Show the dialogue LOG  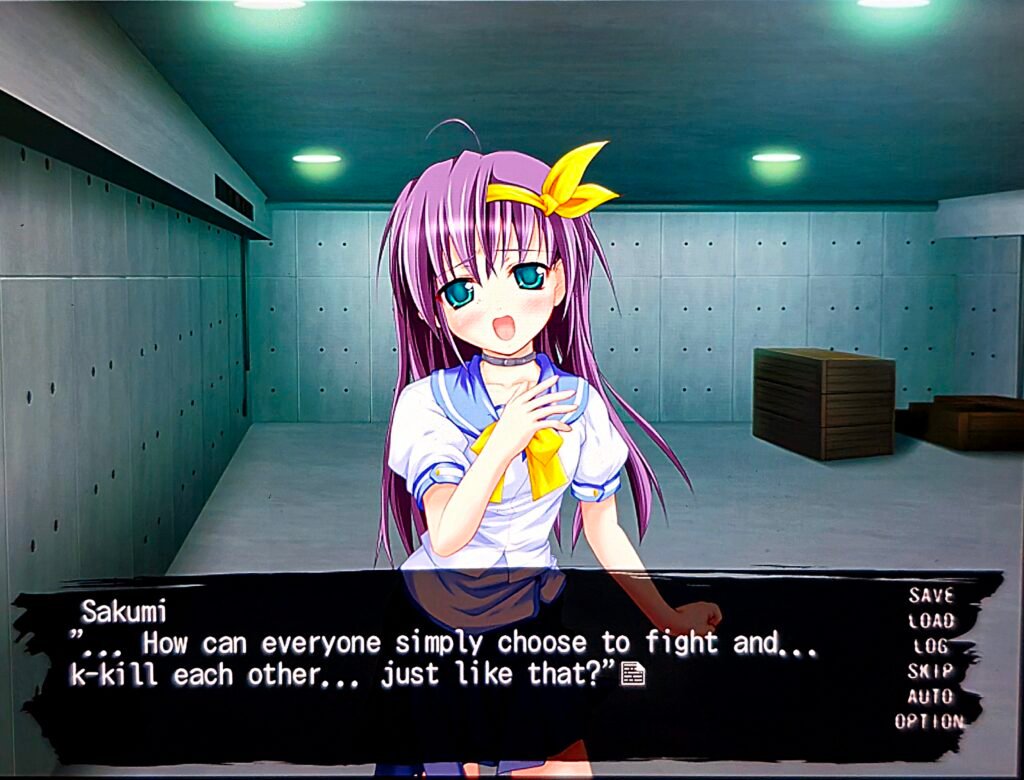pos(931,646)
